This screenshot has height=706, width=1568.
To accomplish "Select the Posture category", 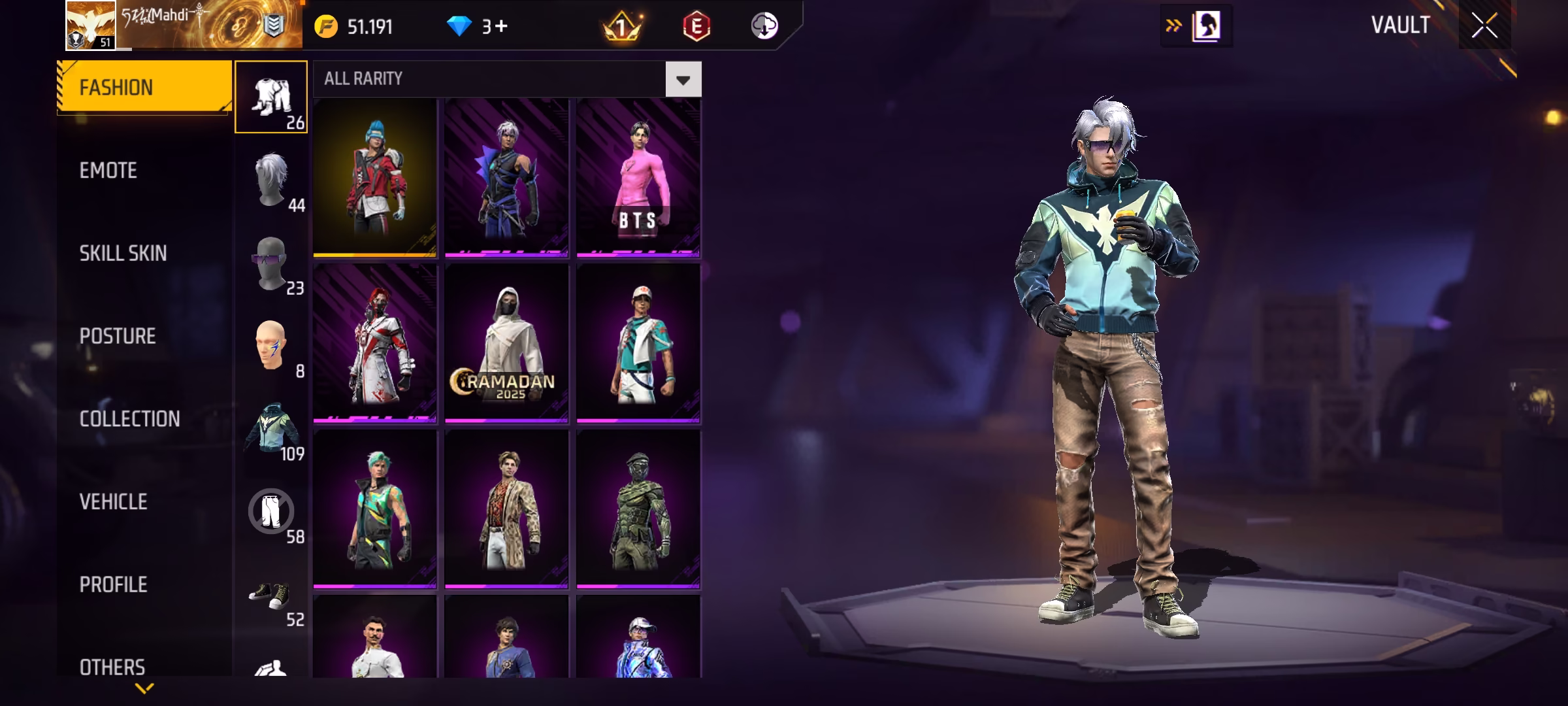I will pyautogui.click(x=118, y=336).
